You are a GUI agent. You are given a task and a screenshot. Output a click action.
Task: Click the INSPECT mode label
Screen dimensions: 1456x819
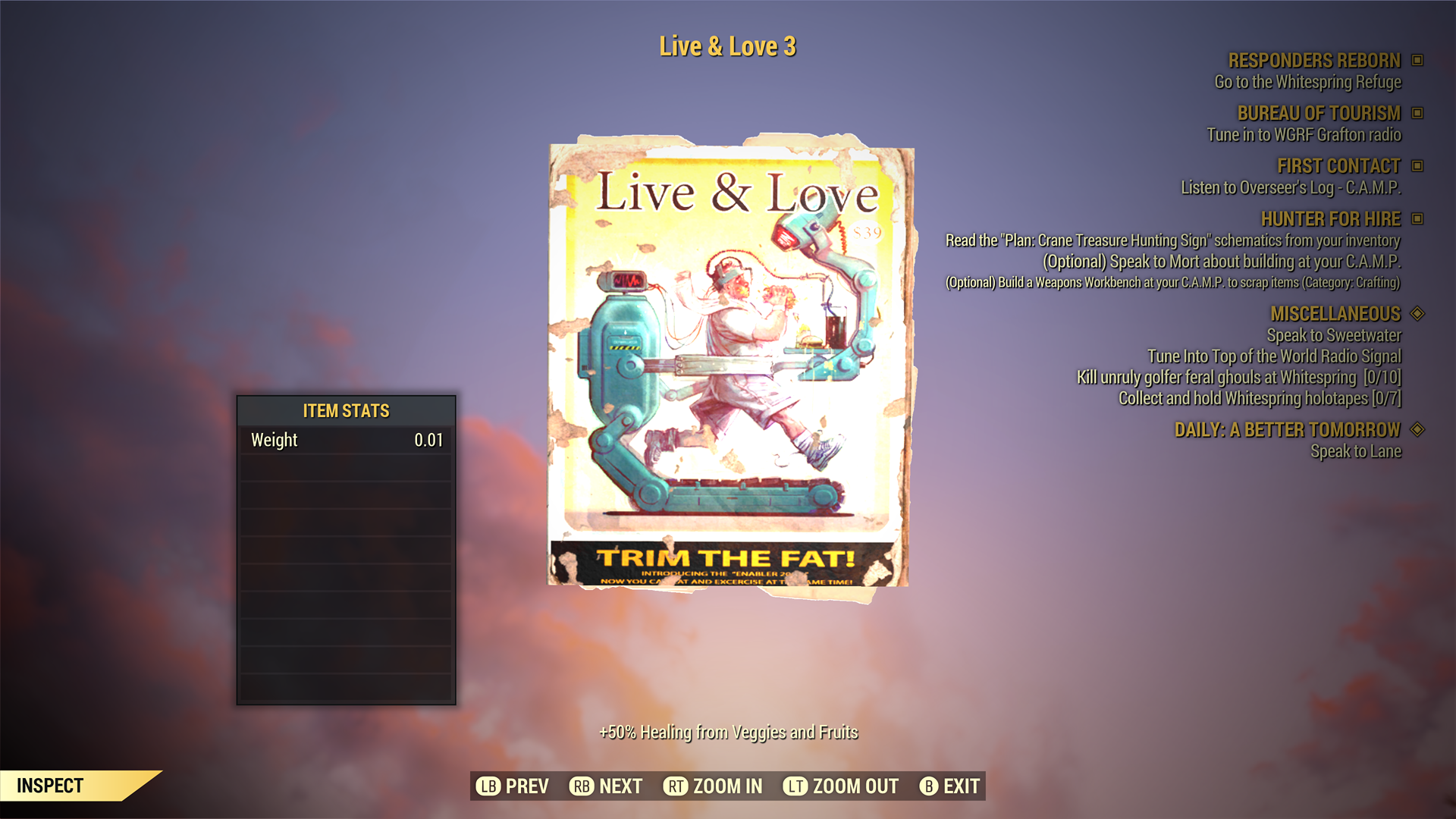coord(50,786)
